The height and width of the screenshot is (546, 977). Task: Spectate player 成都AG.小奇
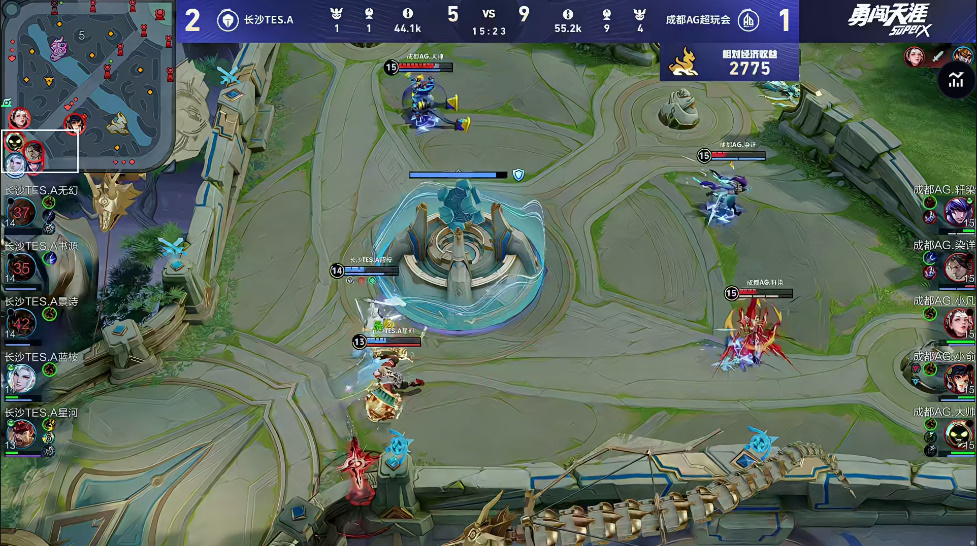pyautogui.click(x=957, y=378)
